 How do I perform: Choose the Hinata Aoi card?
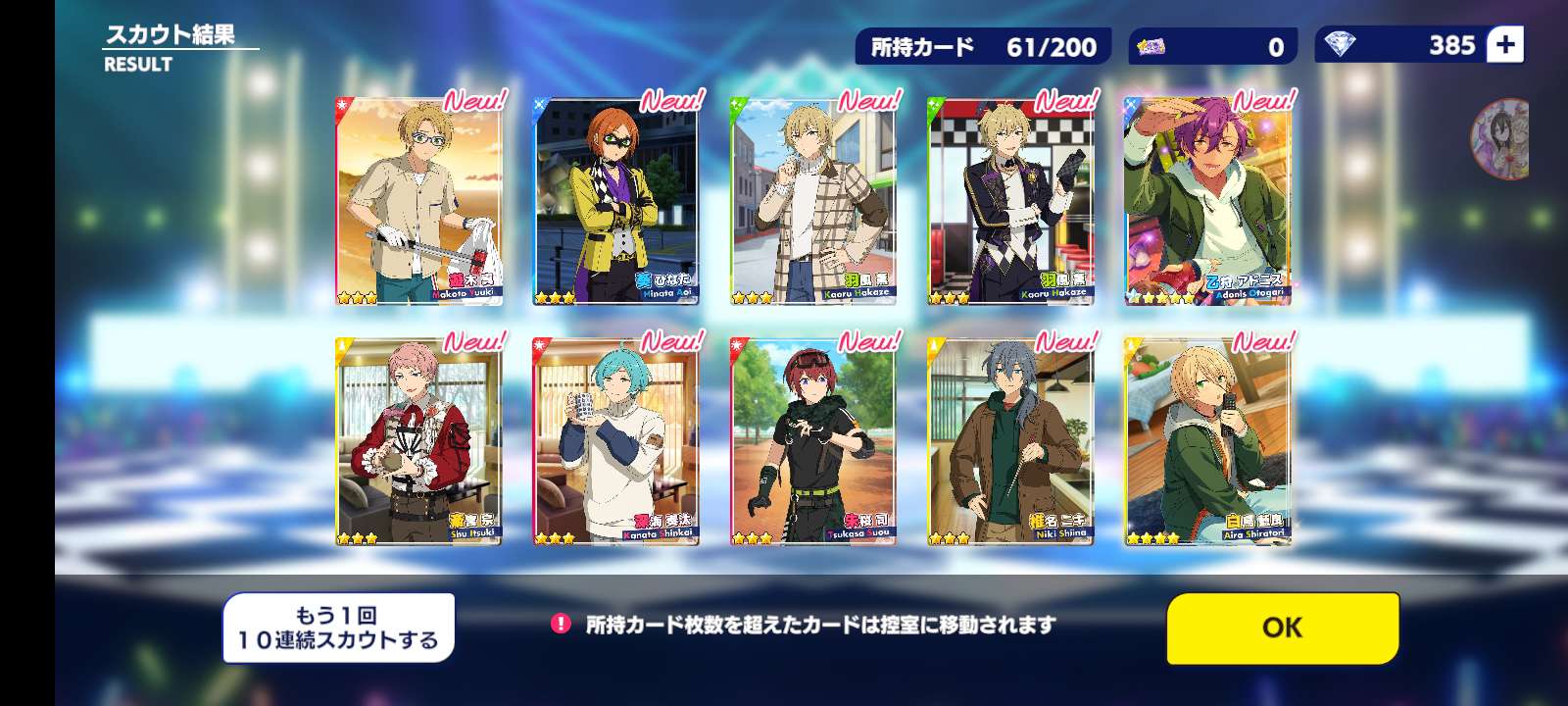tap(615, 202)
